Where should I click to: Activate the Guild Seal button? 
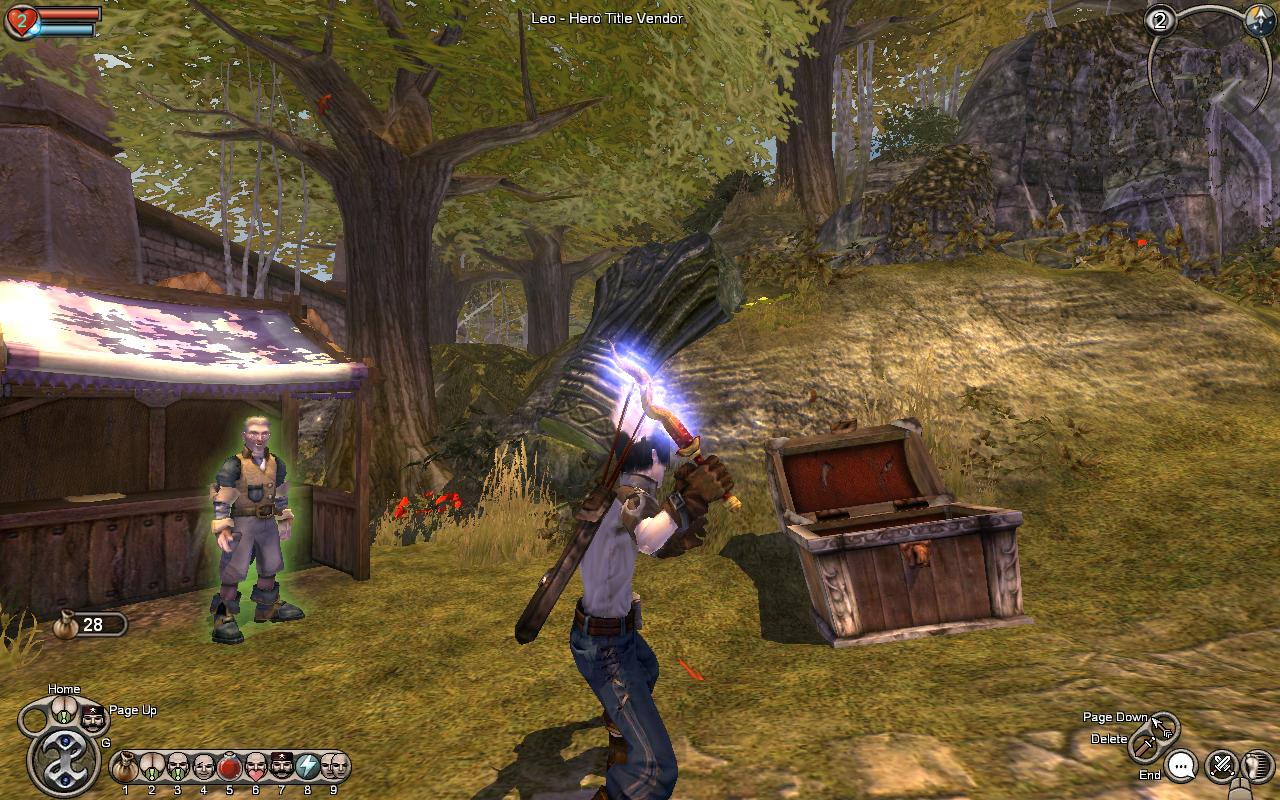click(63, 762)
